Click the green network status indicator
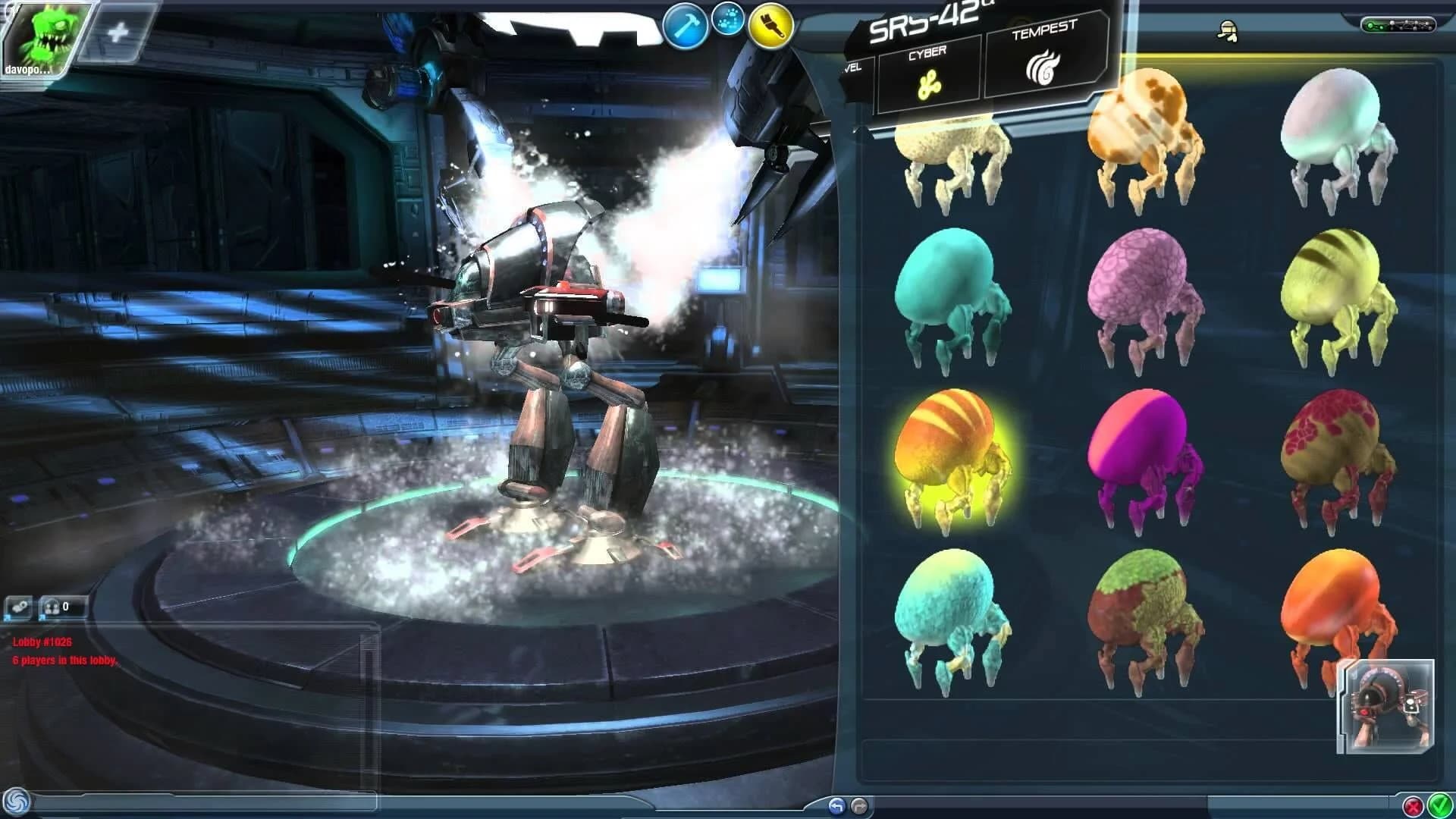1456x819 pixels. [x=1370, y=25]
